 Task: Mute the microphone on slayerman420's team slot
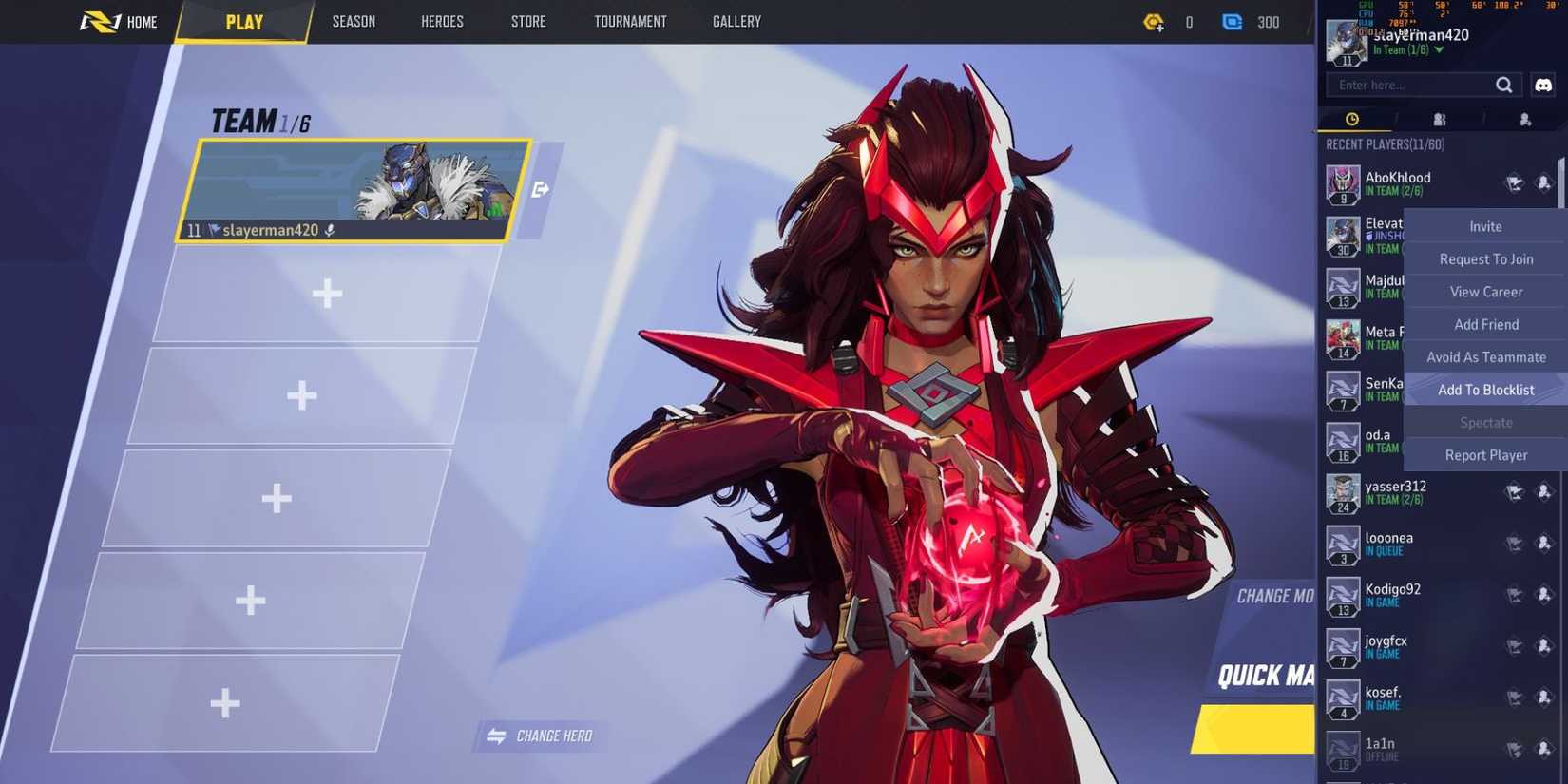click(x=329, y=230)
